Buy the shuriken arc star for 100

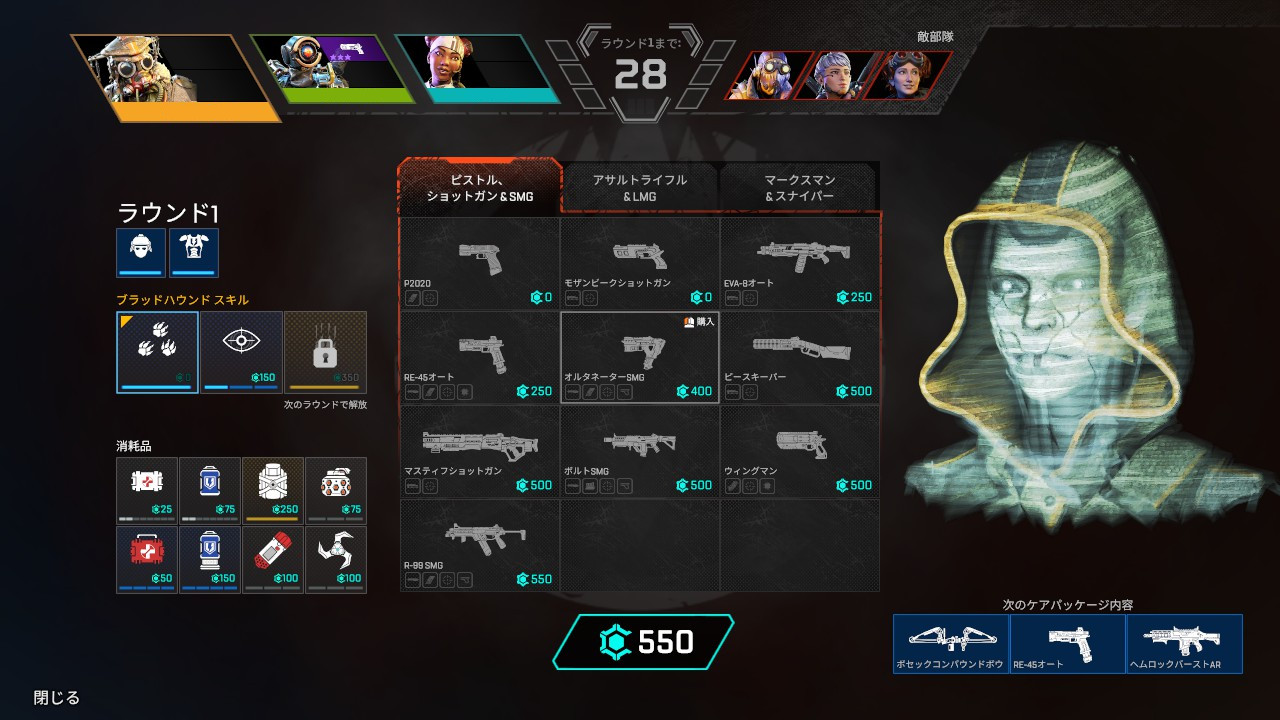[335, 559]
